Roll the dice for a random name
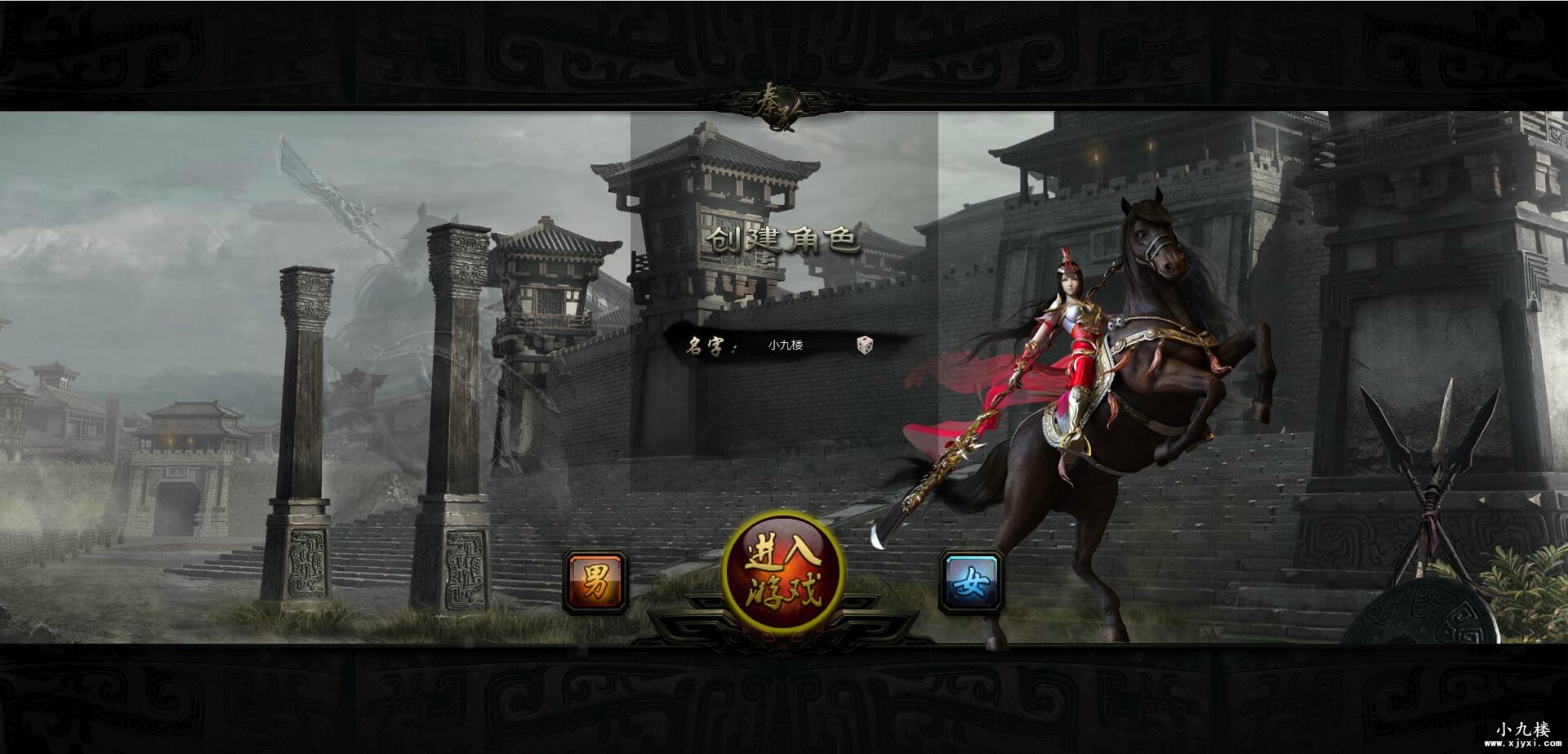1568x754 pixels. tap(864, 345)
